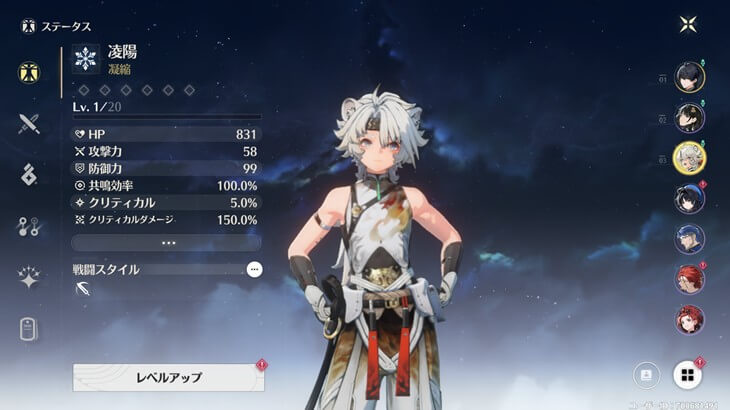Open the four-square grid character list button
Image resolution: width=730 pixels, height=410 pixels.
pyautogui.click(x=688, y=375)
